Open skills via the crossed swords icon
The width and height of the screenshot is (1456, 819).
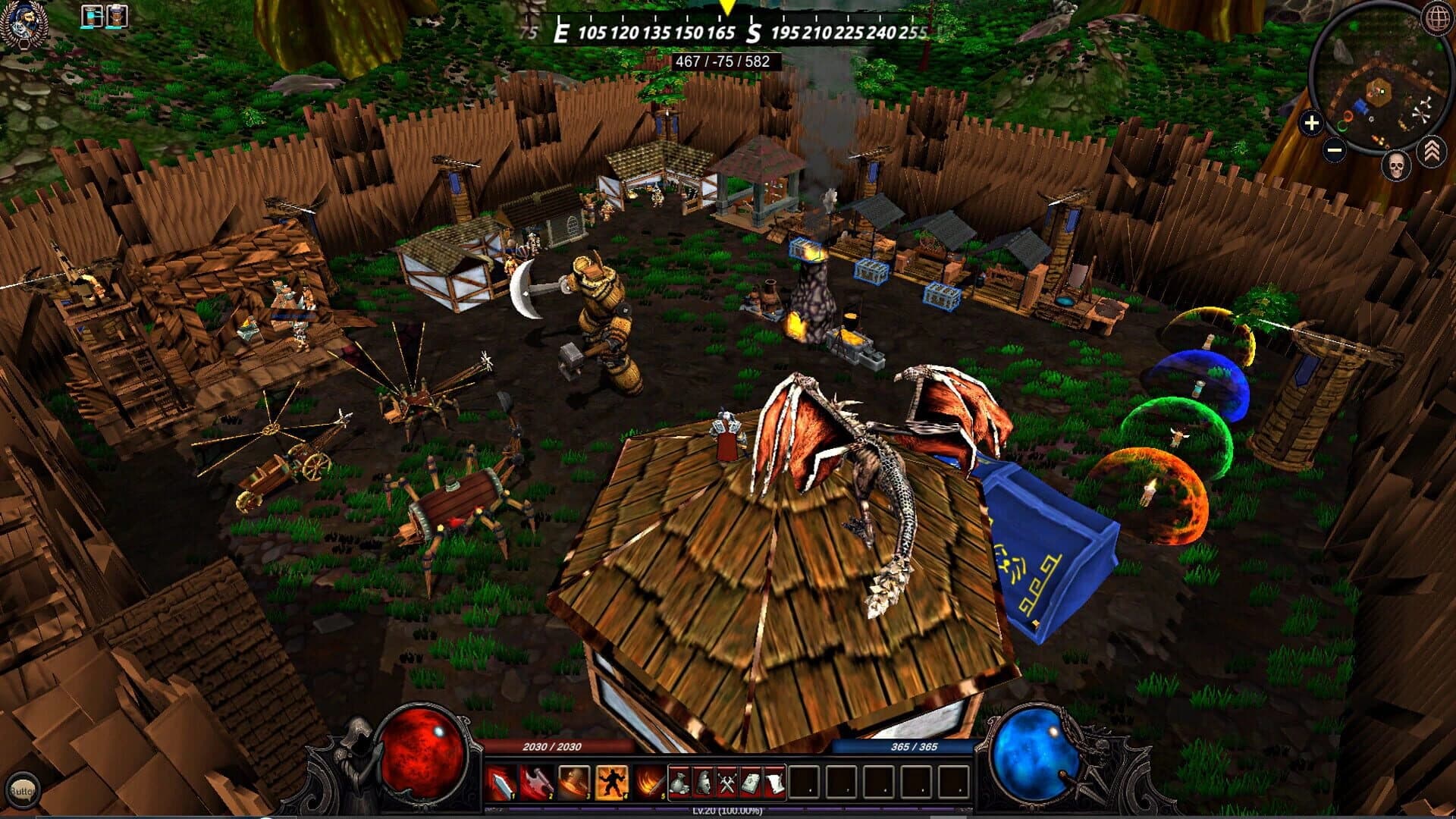pyautogui.click(x=726, y=781)
